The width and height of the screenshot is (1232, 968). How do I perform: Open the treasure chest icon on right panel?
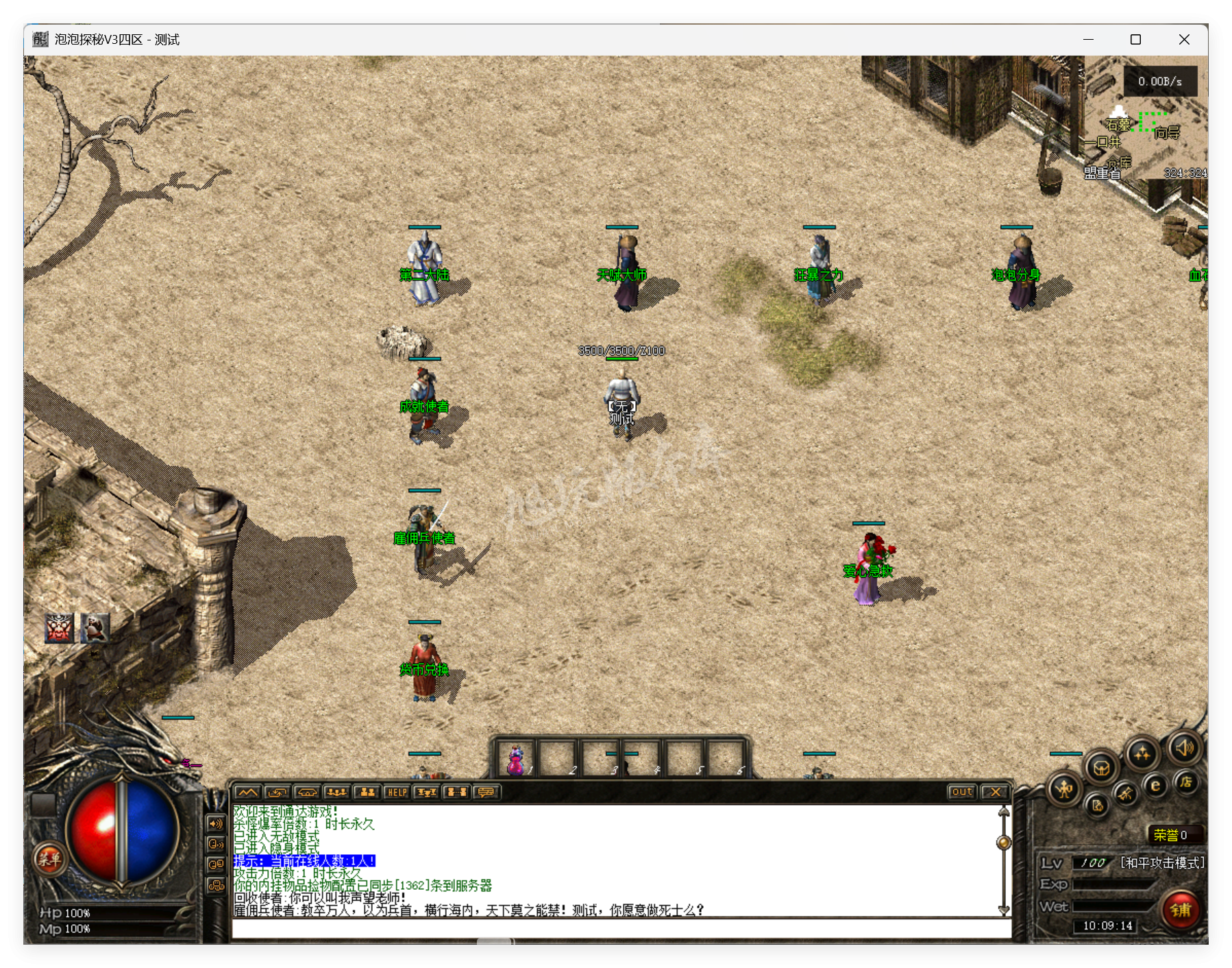pyautogui.click(x=1101, y=769)
